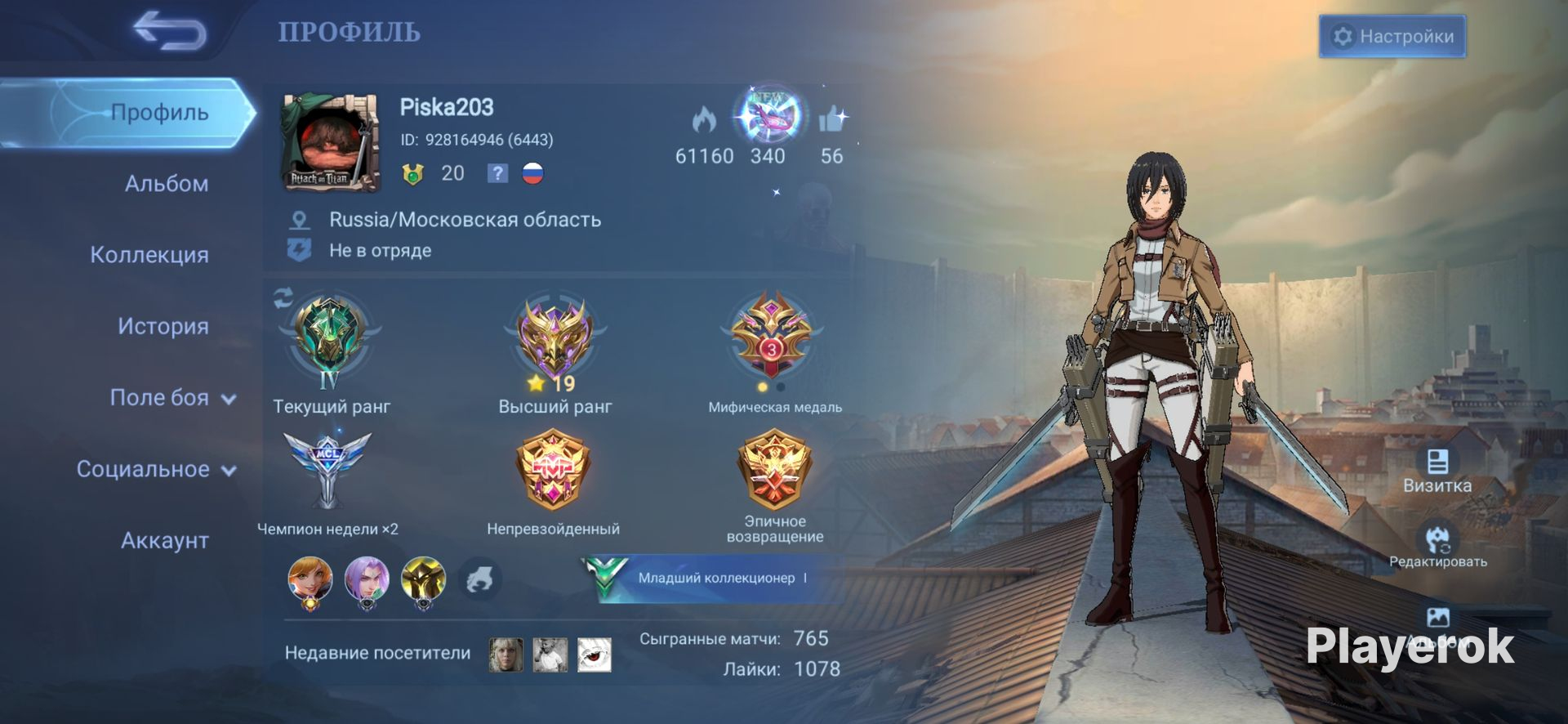Screen dimensions: 1568x724
Task: Go back using the return arrow
Action: pos(170,31)
